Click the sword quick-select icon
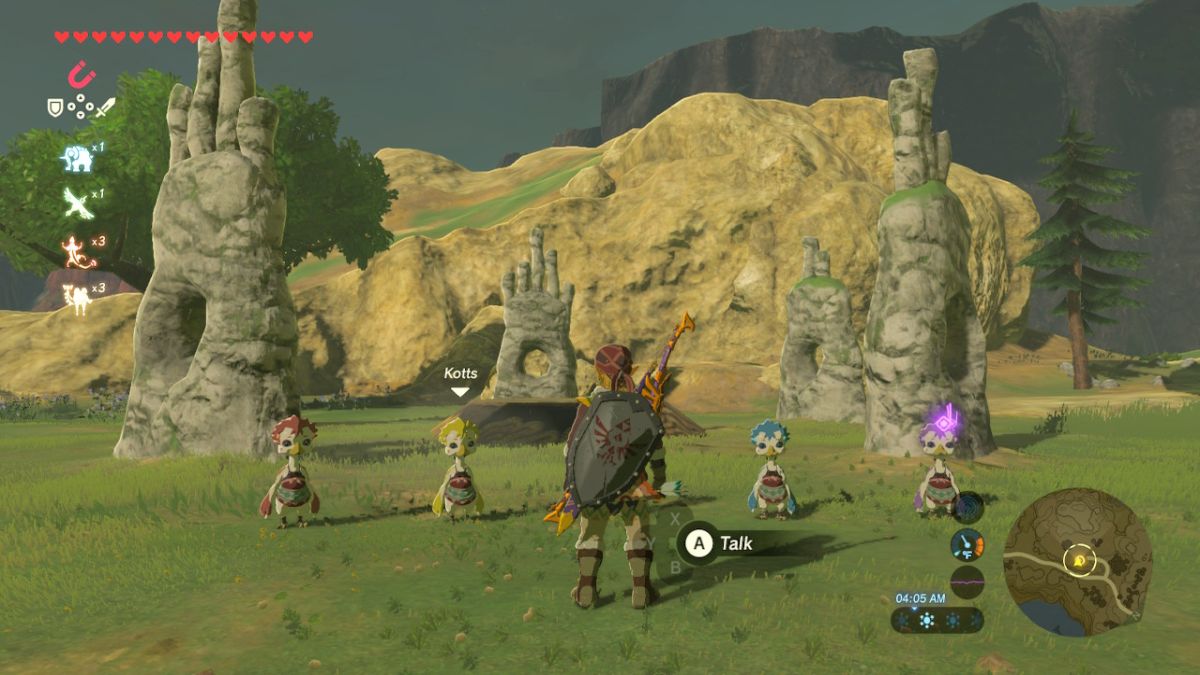This screenshot has height=675, width=1200. [x=105, y=106]
